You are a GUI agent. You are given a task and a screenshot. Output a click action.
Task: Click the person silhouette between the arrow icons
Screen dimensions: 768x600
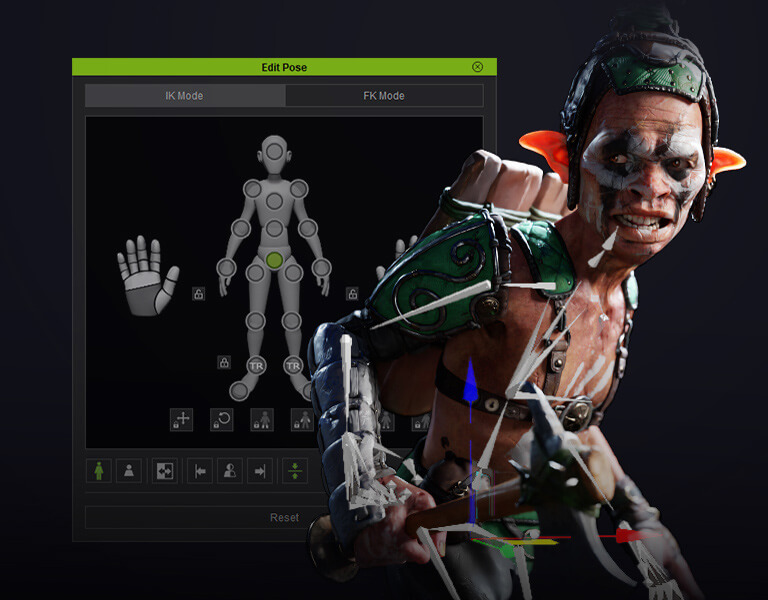[x=230, y=471]
